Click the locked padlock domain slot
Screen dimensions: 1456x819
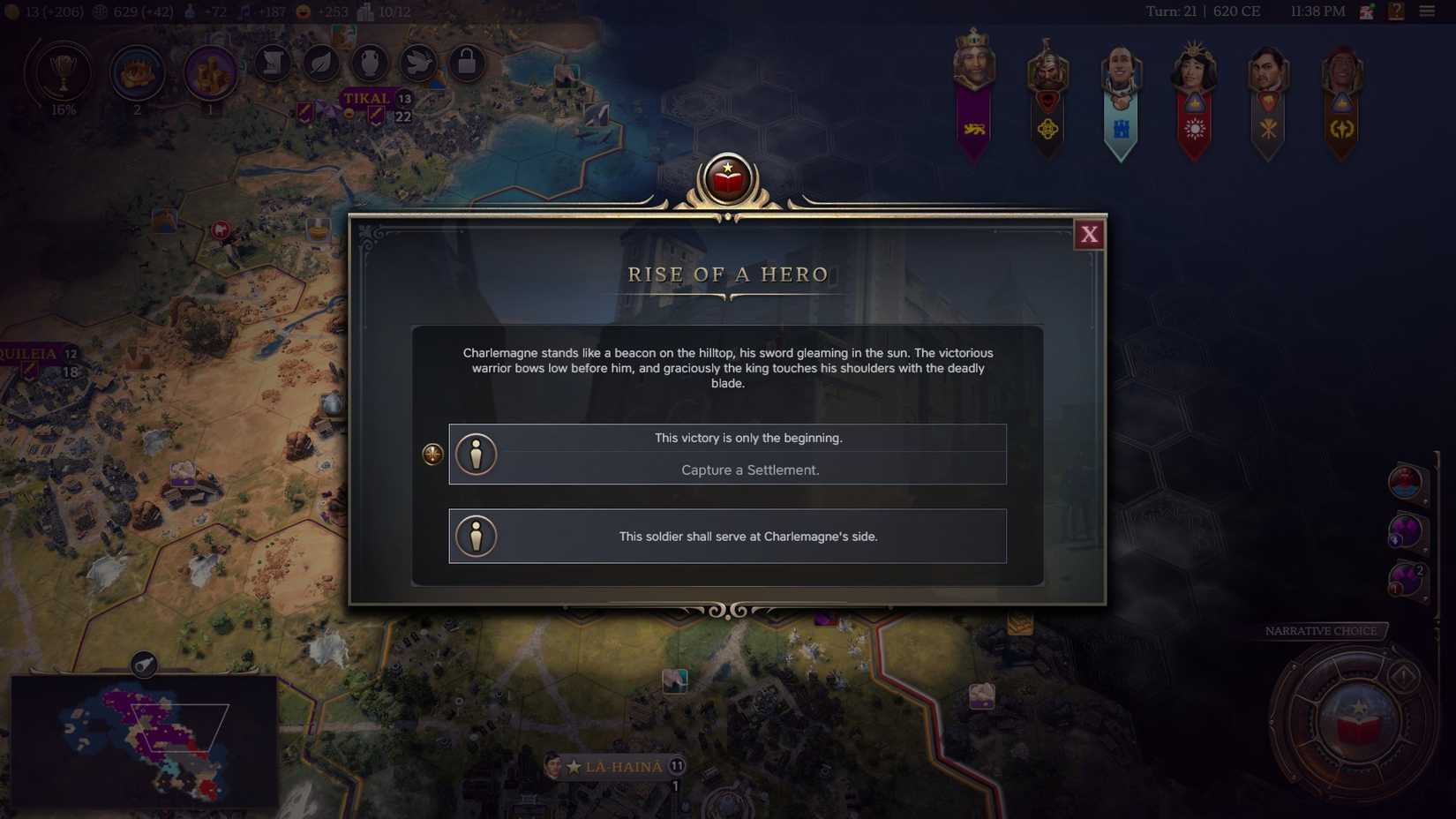(x=466, y=64)
